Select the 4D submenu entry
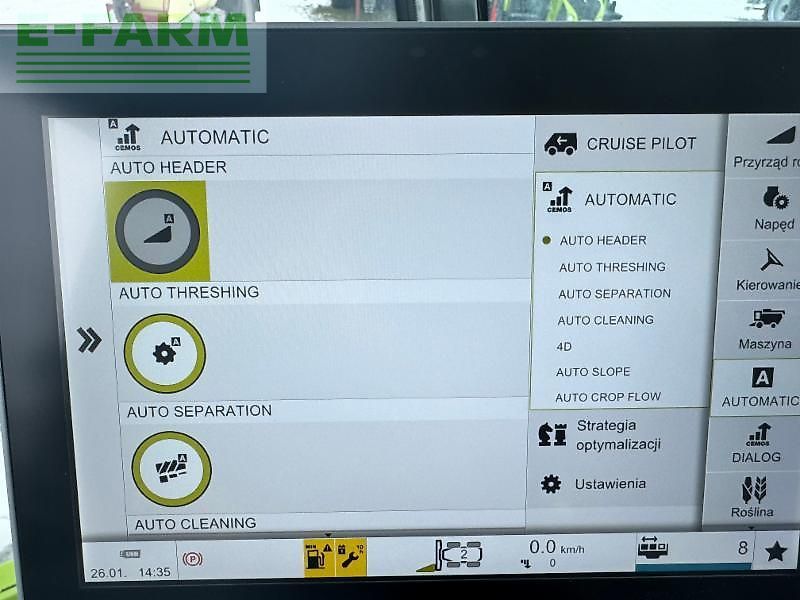Image resolution: width=800 pixels, height=600 pixels. tap(564, 346)
